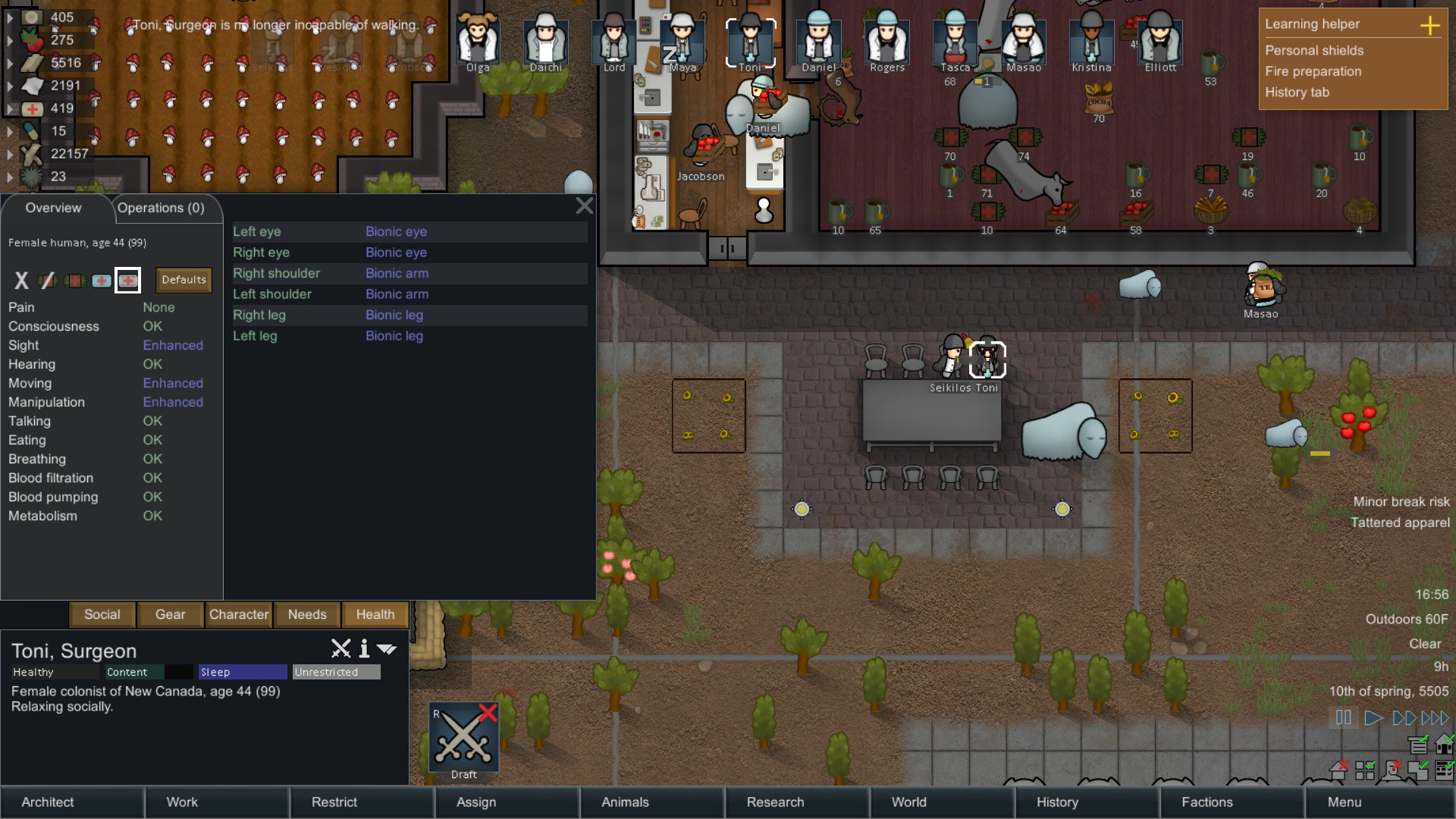Click Olga's portrait at the top
The height and width of the screenshot is (819, 1456).
click(x=478, y=42)
